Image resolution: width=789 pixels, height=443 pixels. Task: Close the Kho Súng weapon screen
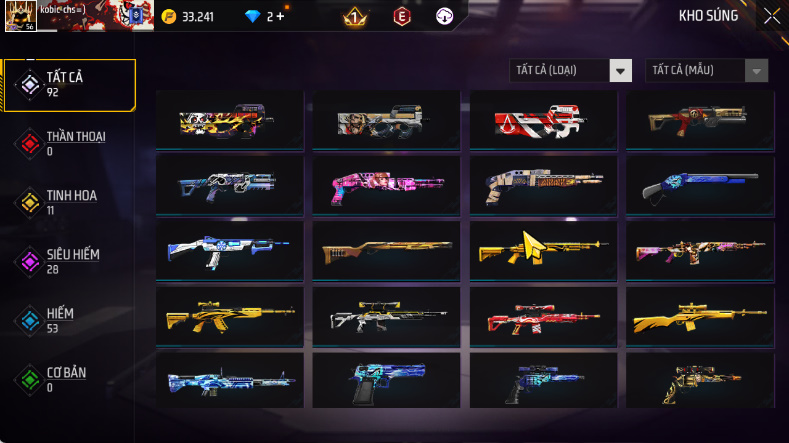(x=771, y=16)
